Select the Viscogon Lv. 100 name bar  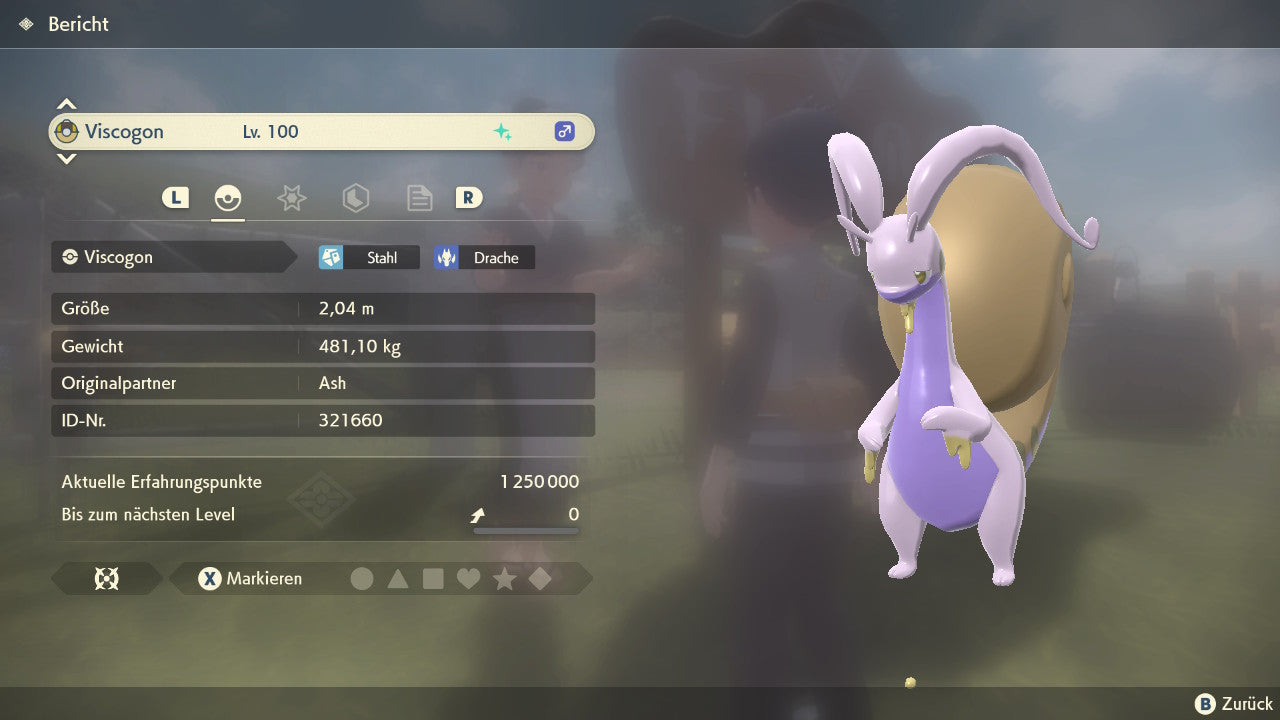[321, 132]
